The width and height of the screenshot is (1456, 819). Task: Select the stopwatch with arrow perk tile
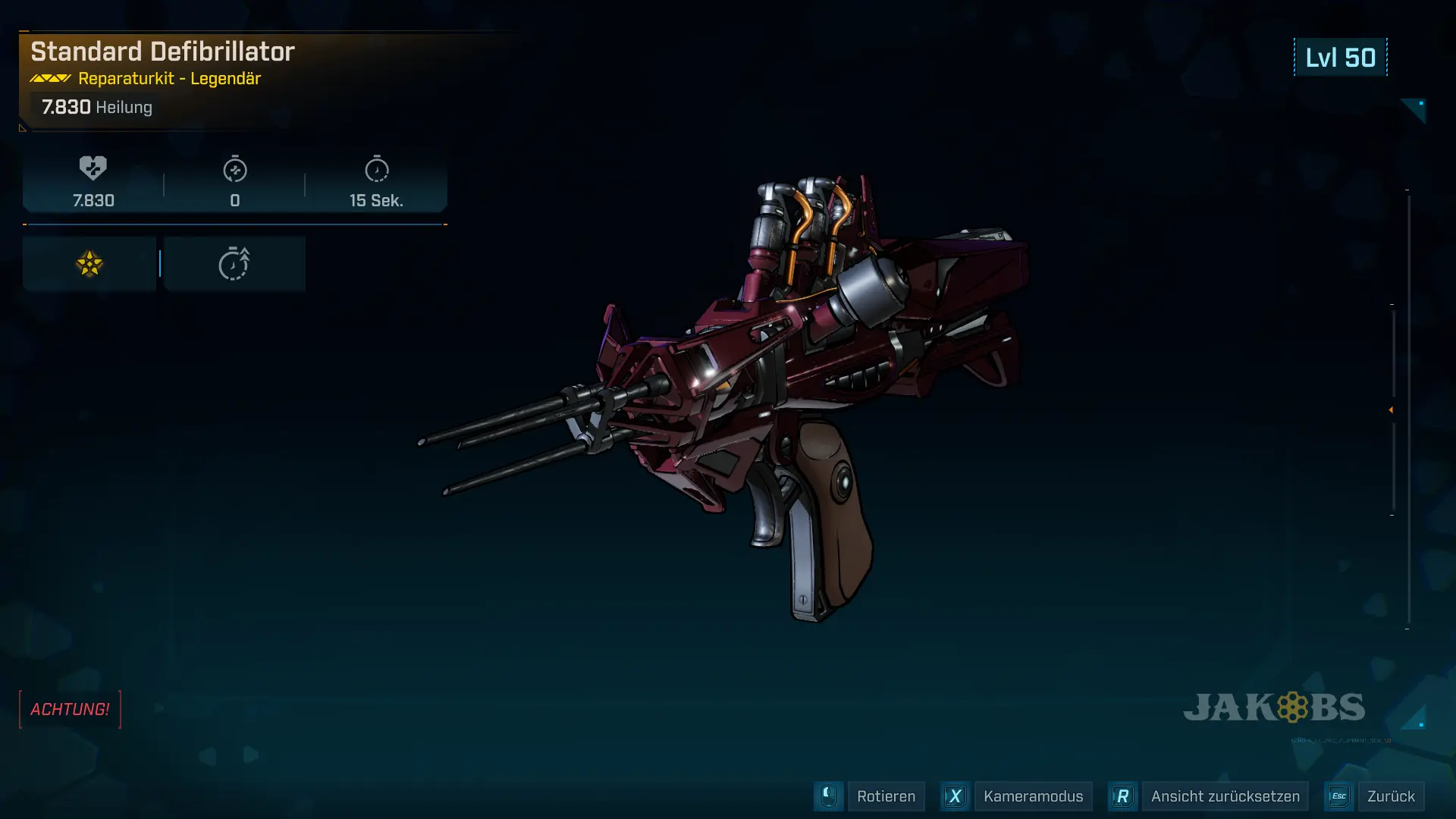click(x=234, y=264)
